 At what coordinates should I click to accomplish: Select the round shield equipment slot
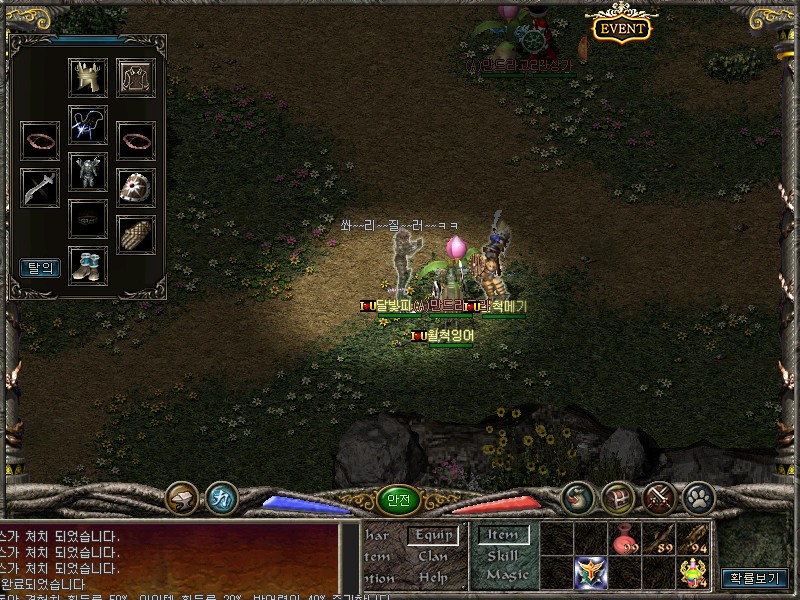pyautogui.click(x=136, y=187)
